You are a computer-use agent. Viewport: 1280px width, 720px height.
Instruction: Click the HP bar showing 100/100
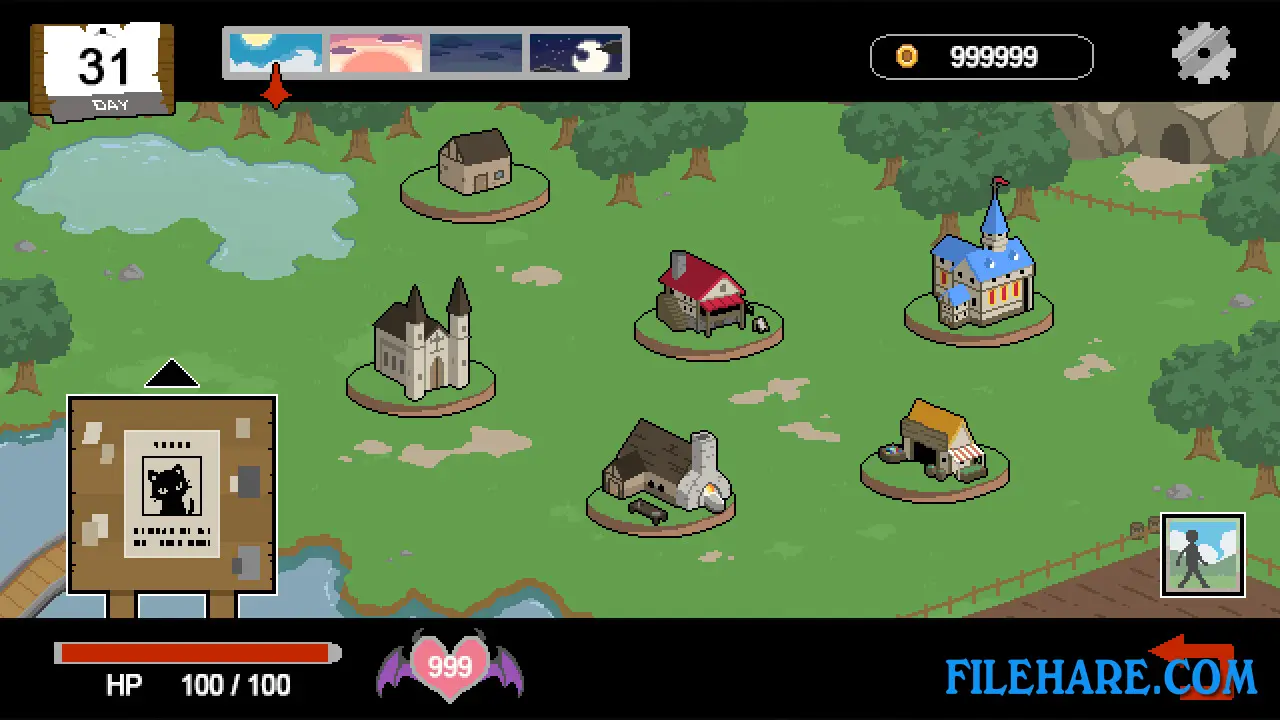pos(195,653)
